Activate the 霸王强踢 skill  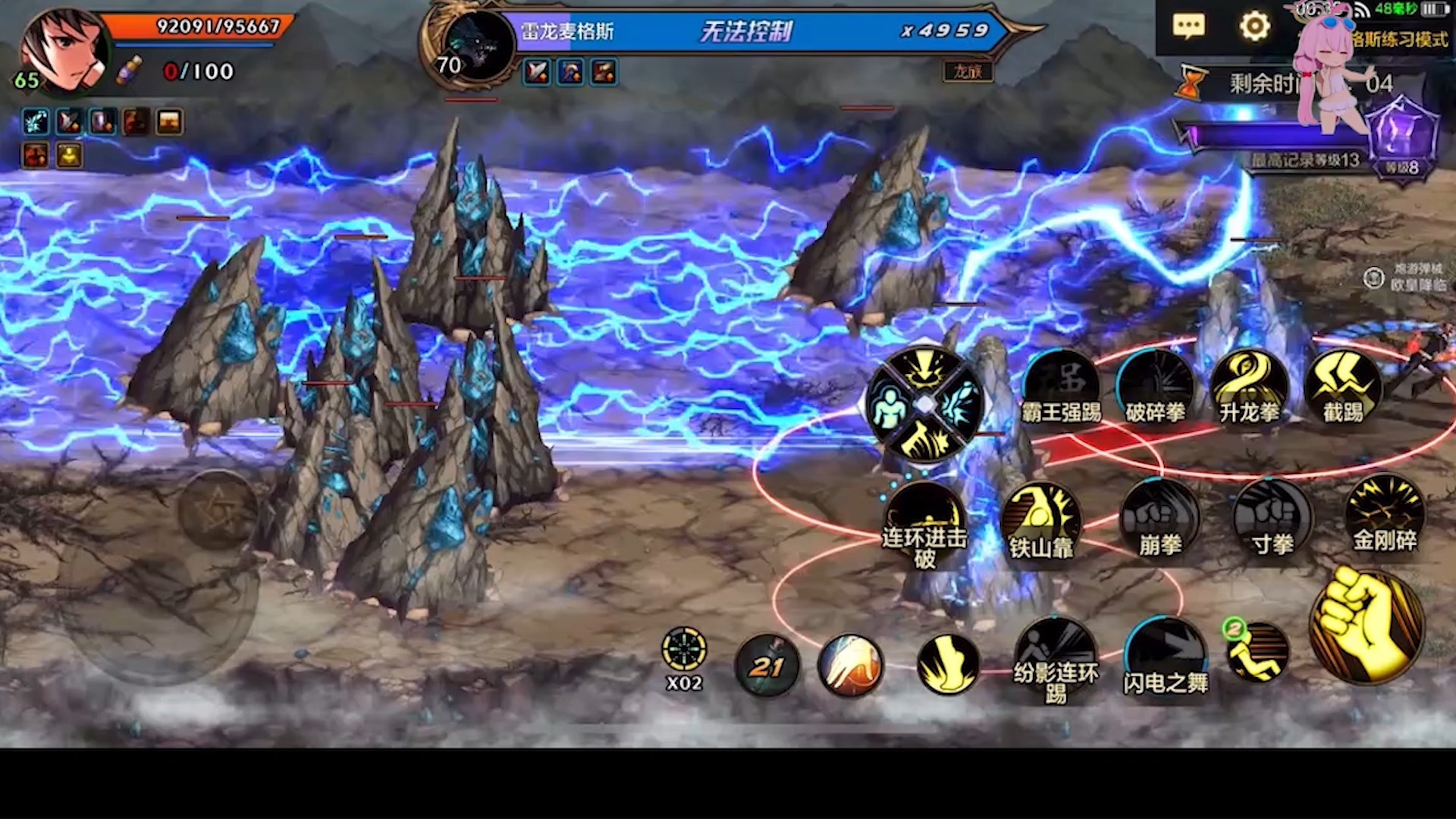tap(1061, 388)
